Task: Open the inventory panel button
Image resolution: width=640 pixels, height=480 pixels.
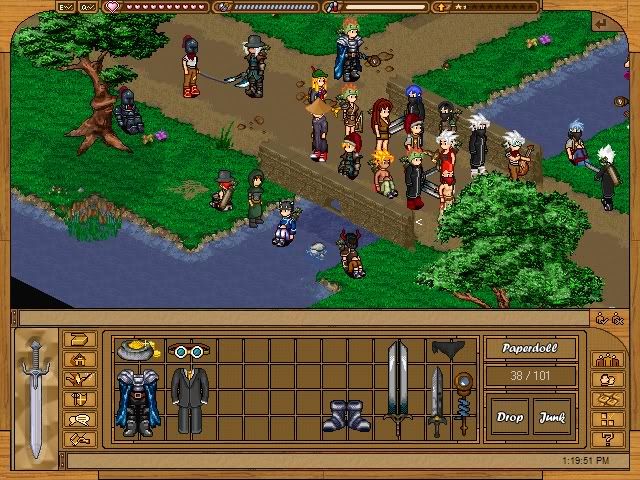Action: 80,340
